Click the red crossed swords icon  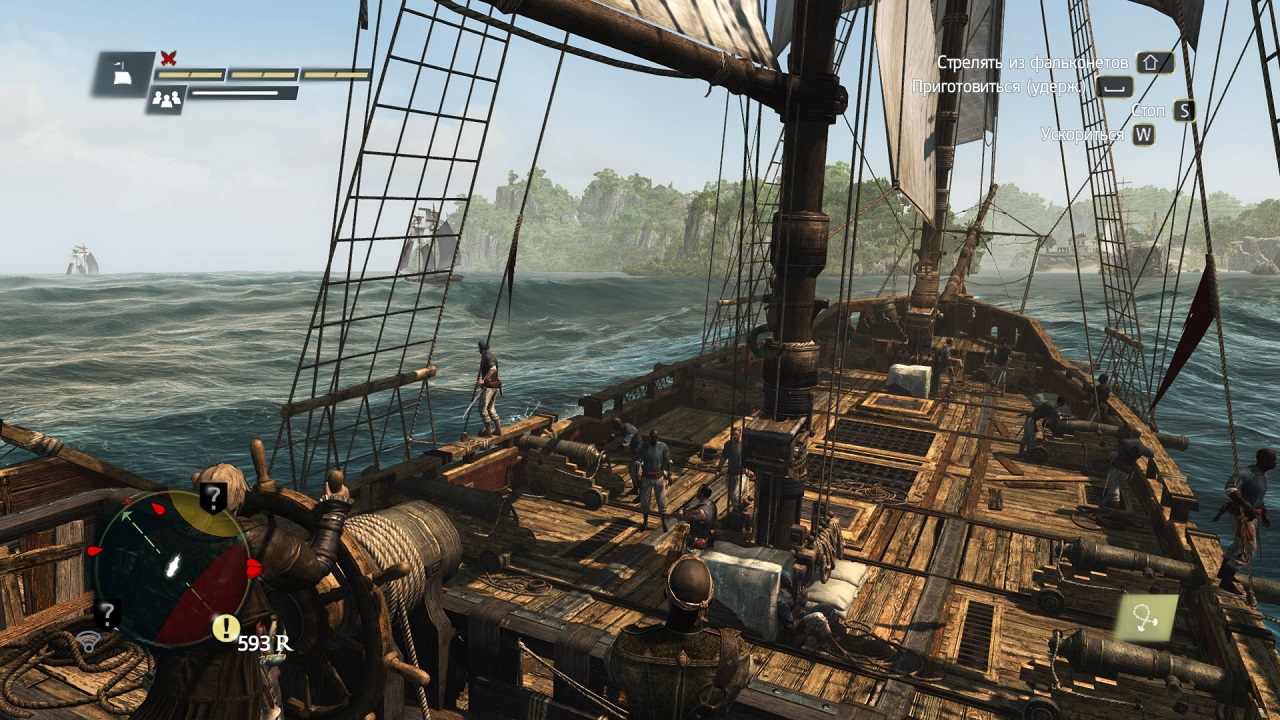tap(168, 58)
